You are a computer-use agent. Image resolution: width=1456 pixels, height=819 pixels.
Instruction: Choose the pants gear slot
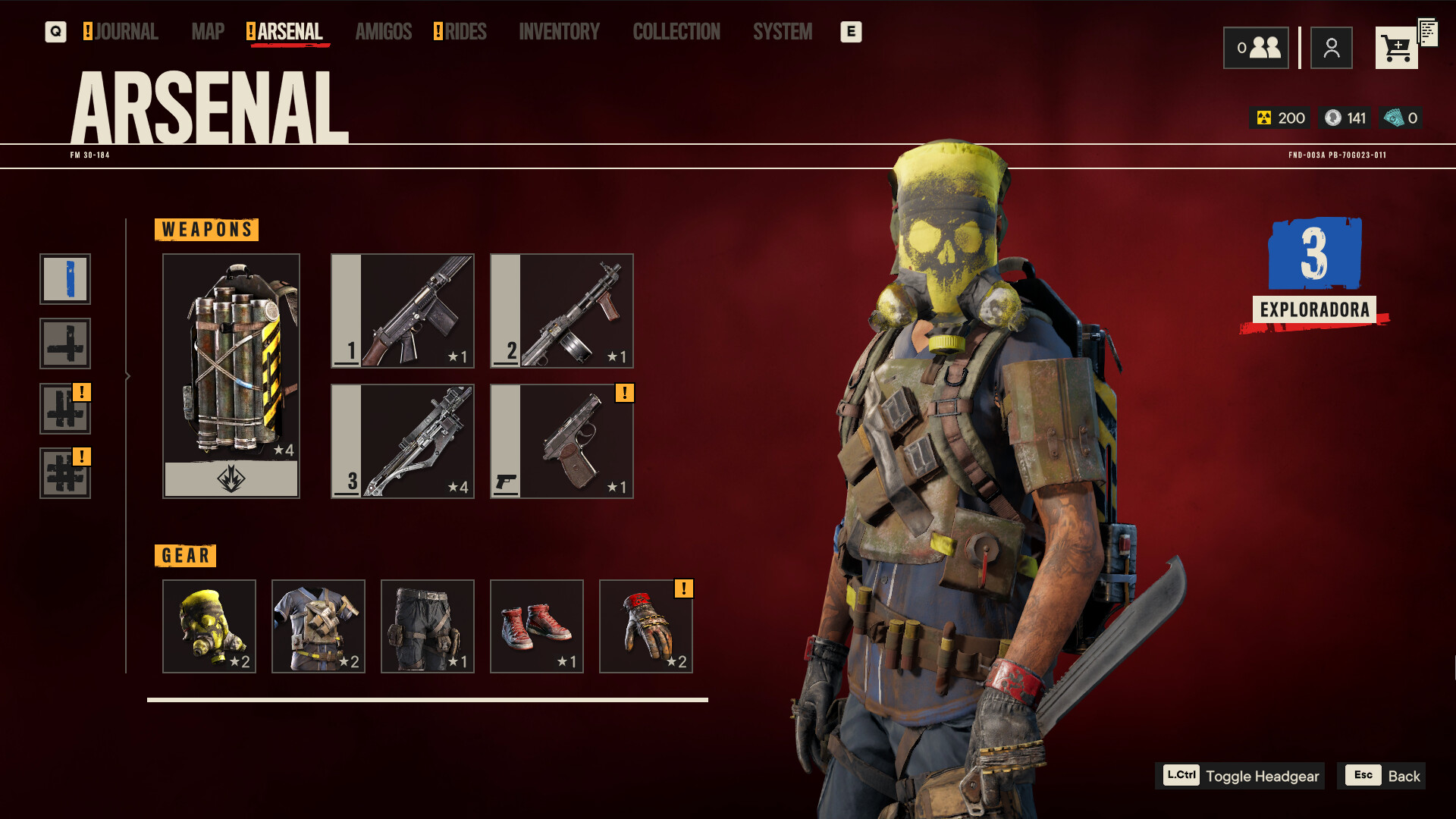(428, 626)
